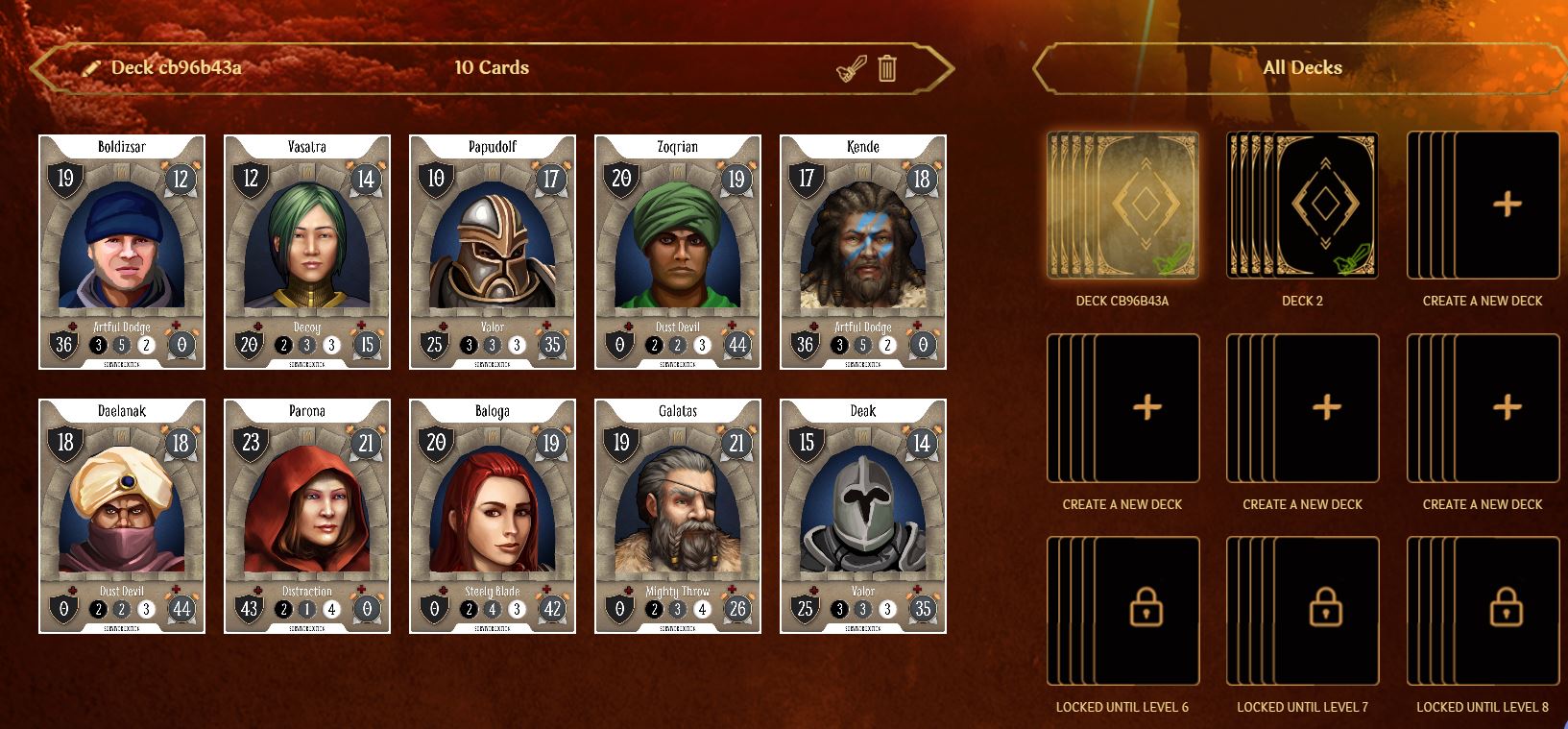Select the Baloga card
The width and height of the screenshot is (1568, 729).
click(x=493, y=516)
